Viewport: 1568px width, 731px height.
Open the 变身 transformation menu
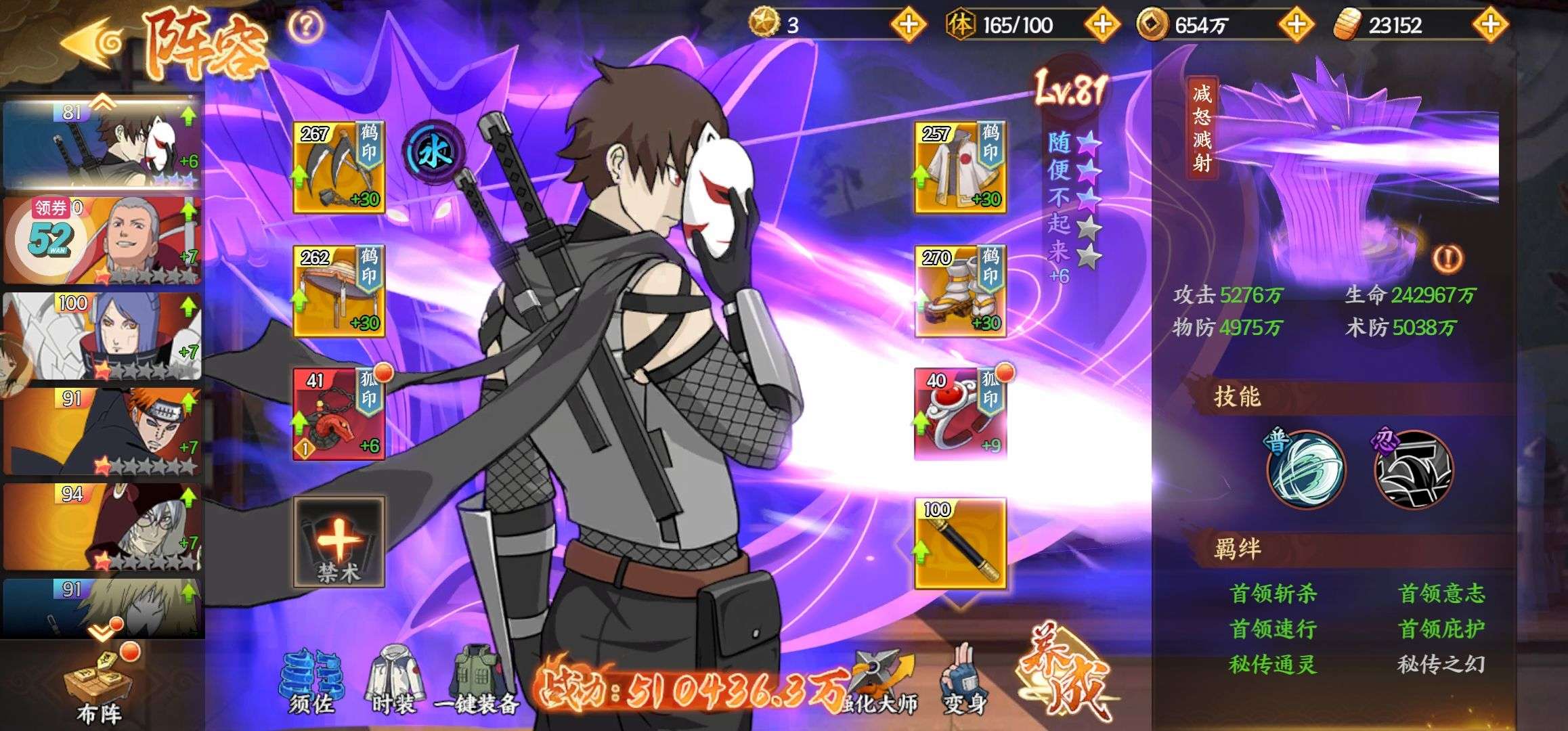click(x=964, y=684)
